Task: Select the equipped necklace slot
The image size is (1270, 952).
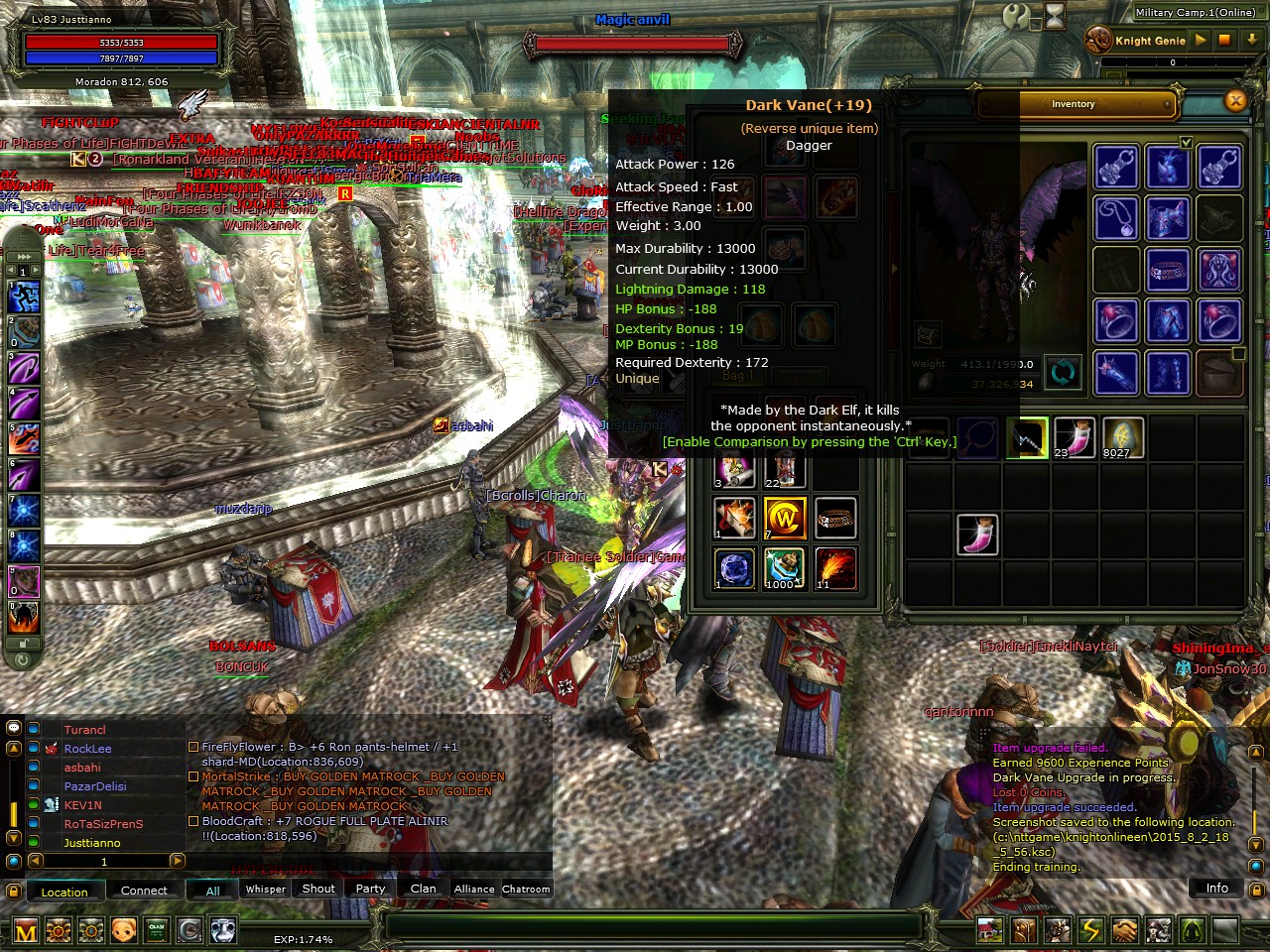Action: (1116, 217)
